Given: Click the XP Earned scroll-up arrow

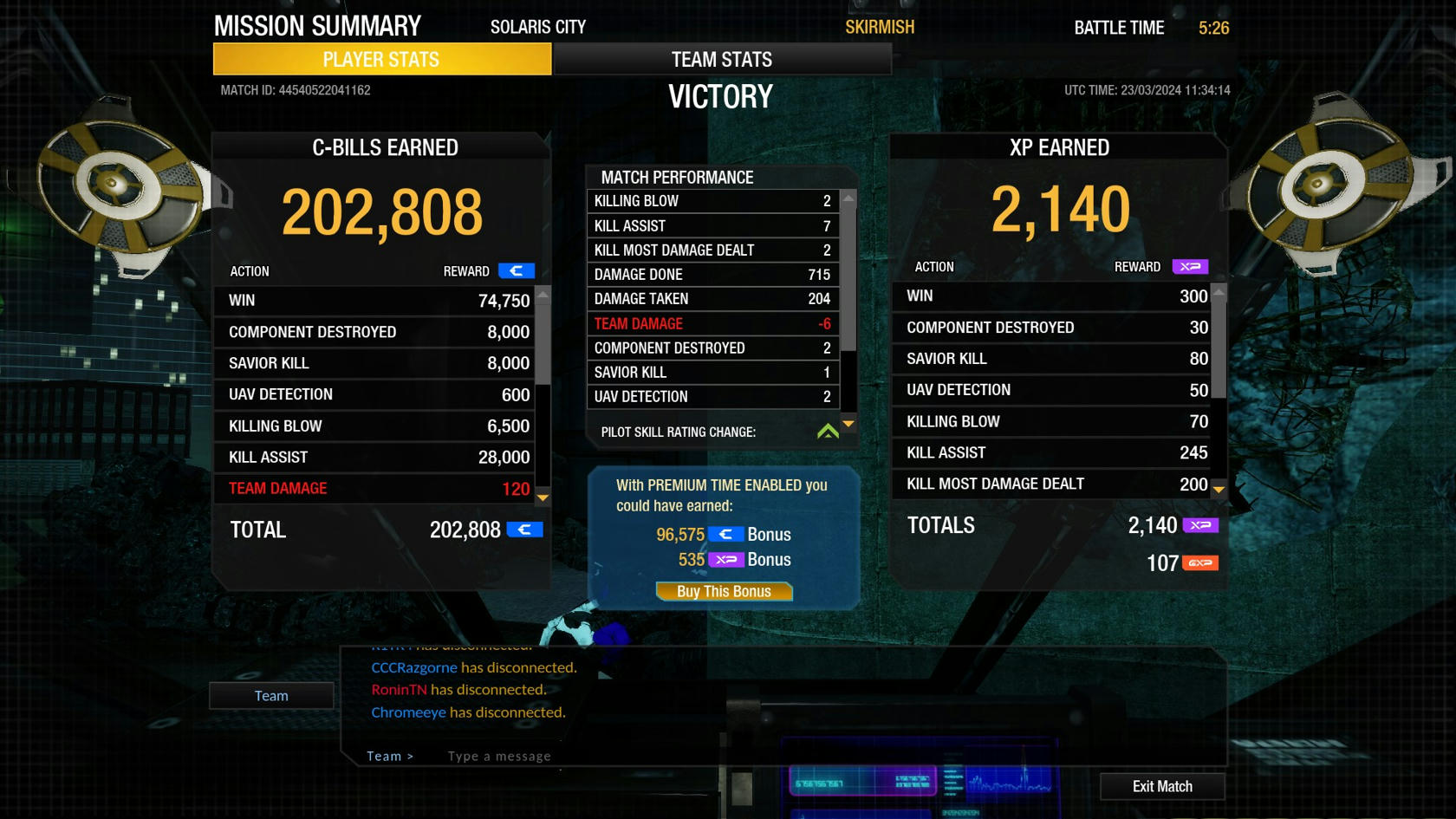Looking at the screenshot, I should click(1219, 292).
